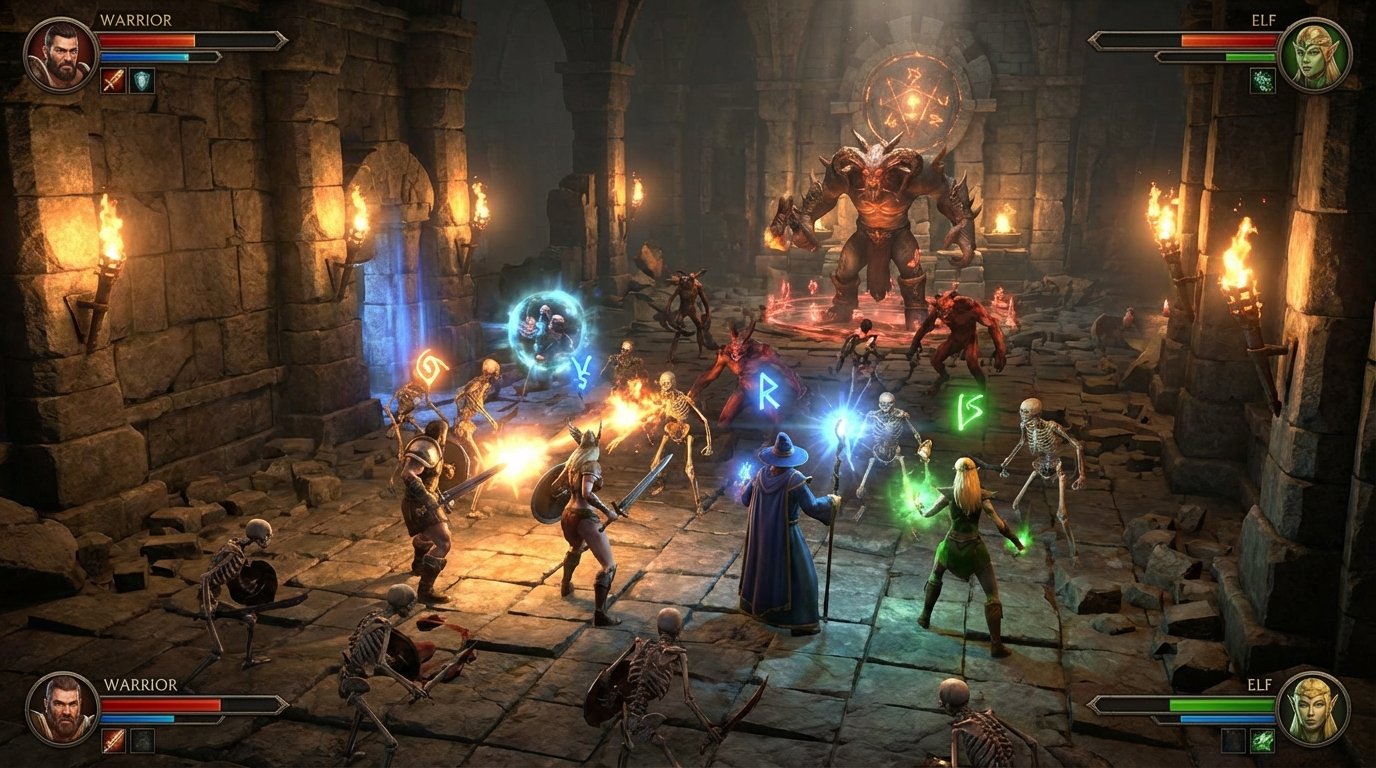
Task: Click the Warrior's blue mana bar
Action: click(143, 56)
